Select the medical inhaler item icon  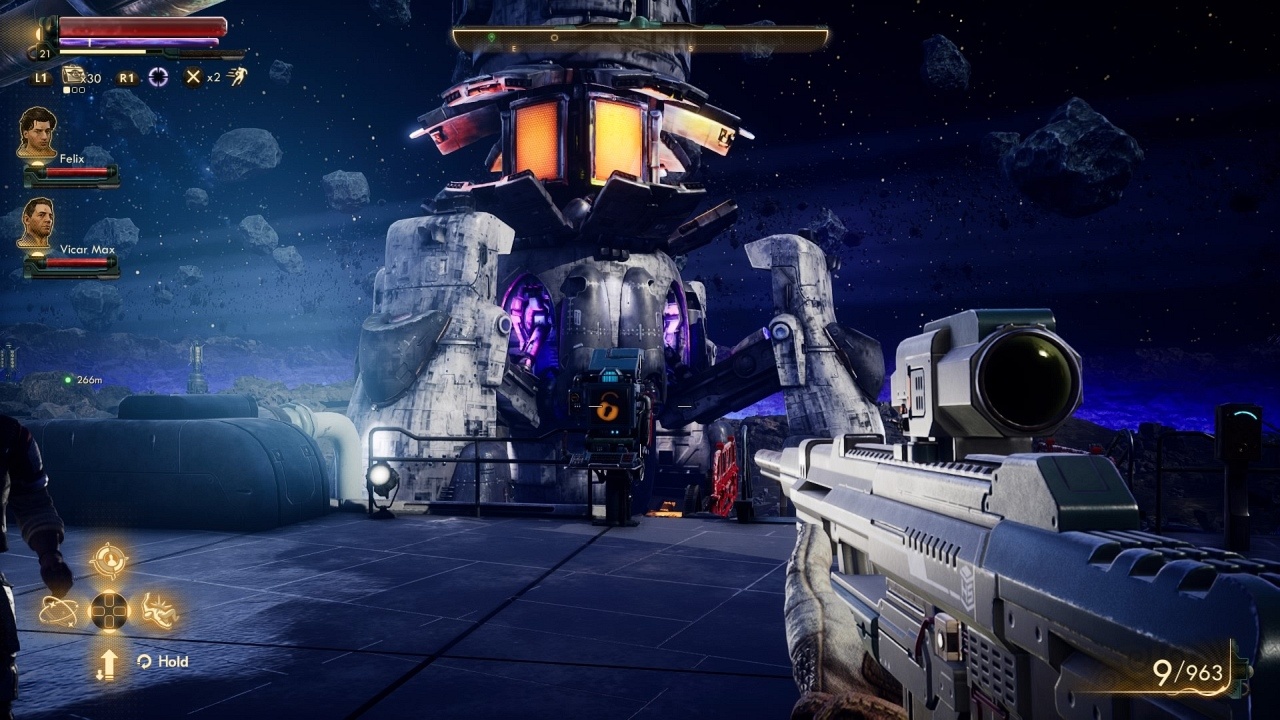[73, 76]
